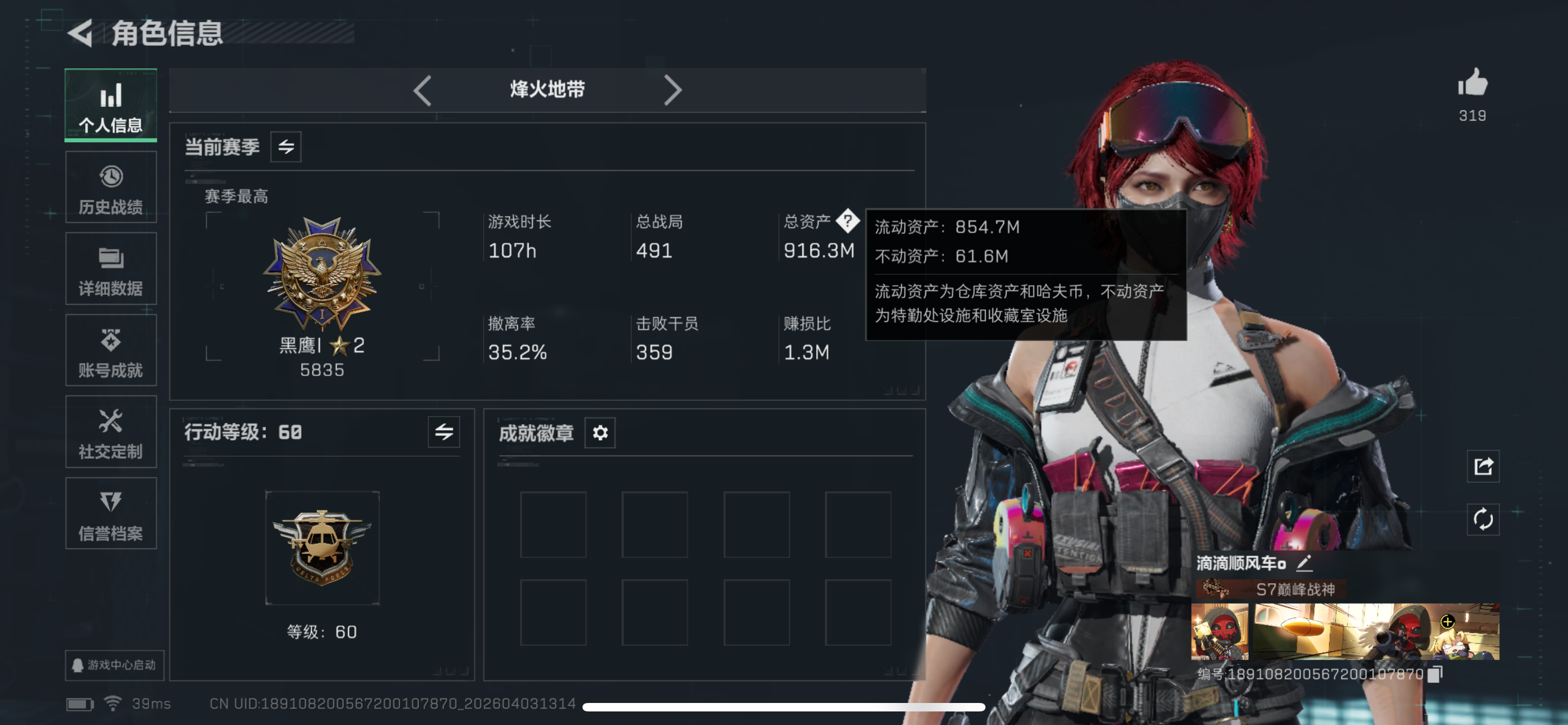Click the refresh character model icon
The height and width of the screenshot is (725, 1568).
pyautogui.click(x=1482, y=519)
